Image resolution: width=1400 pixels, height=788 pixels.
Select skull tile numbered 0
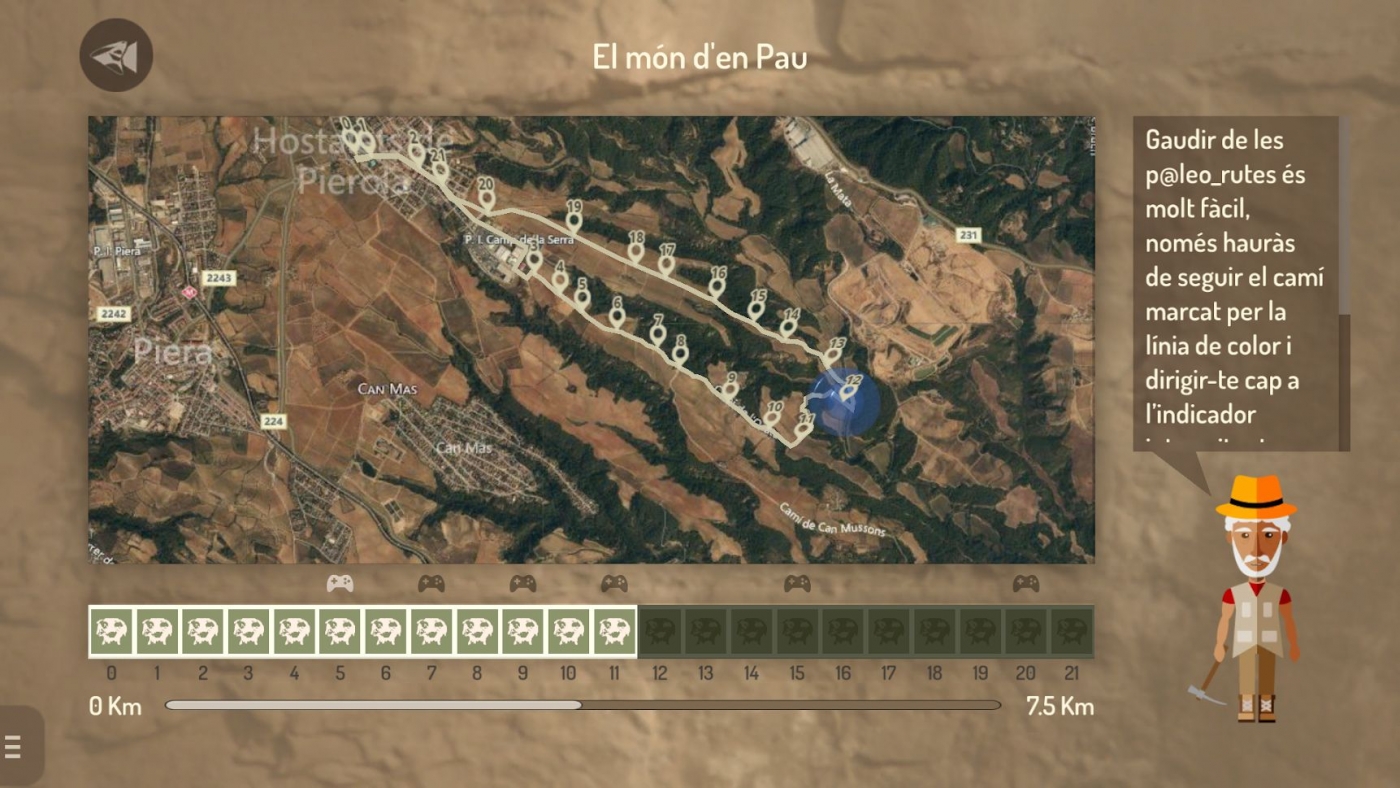(x=111, y=631)
